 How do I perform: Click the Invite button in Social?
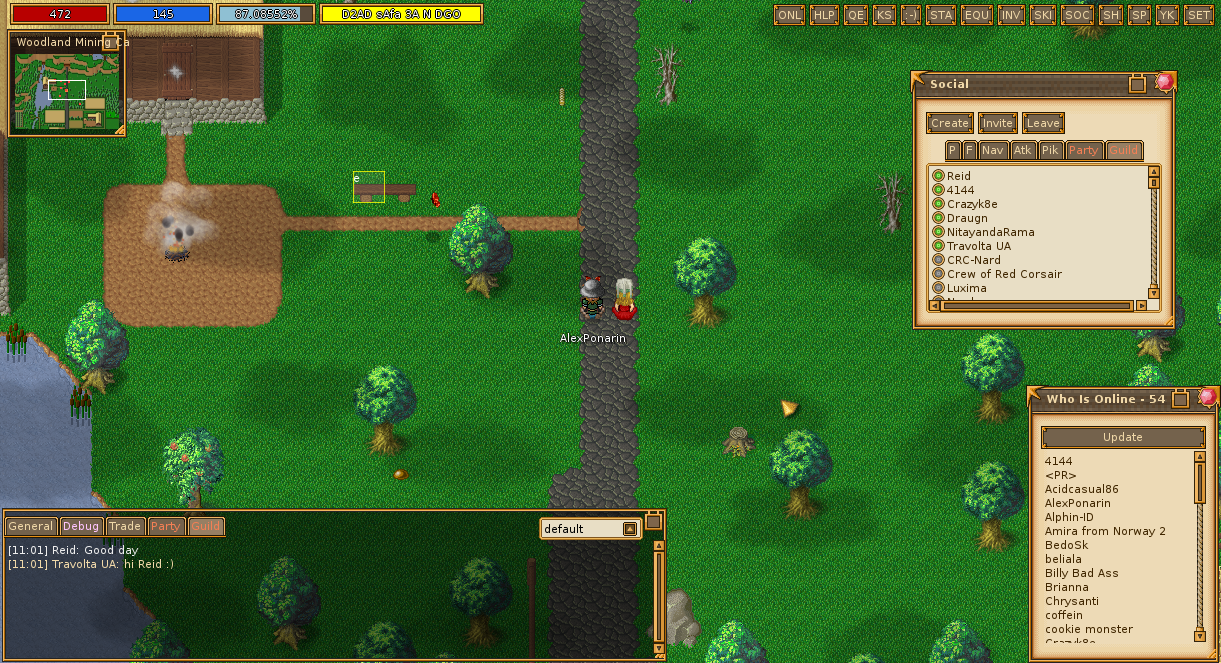coord(997,123)
